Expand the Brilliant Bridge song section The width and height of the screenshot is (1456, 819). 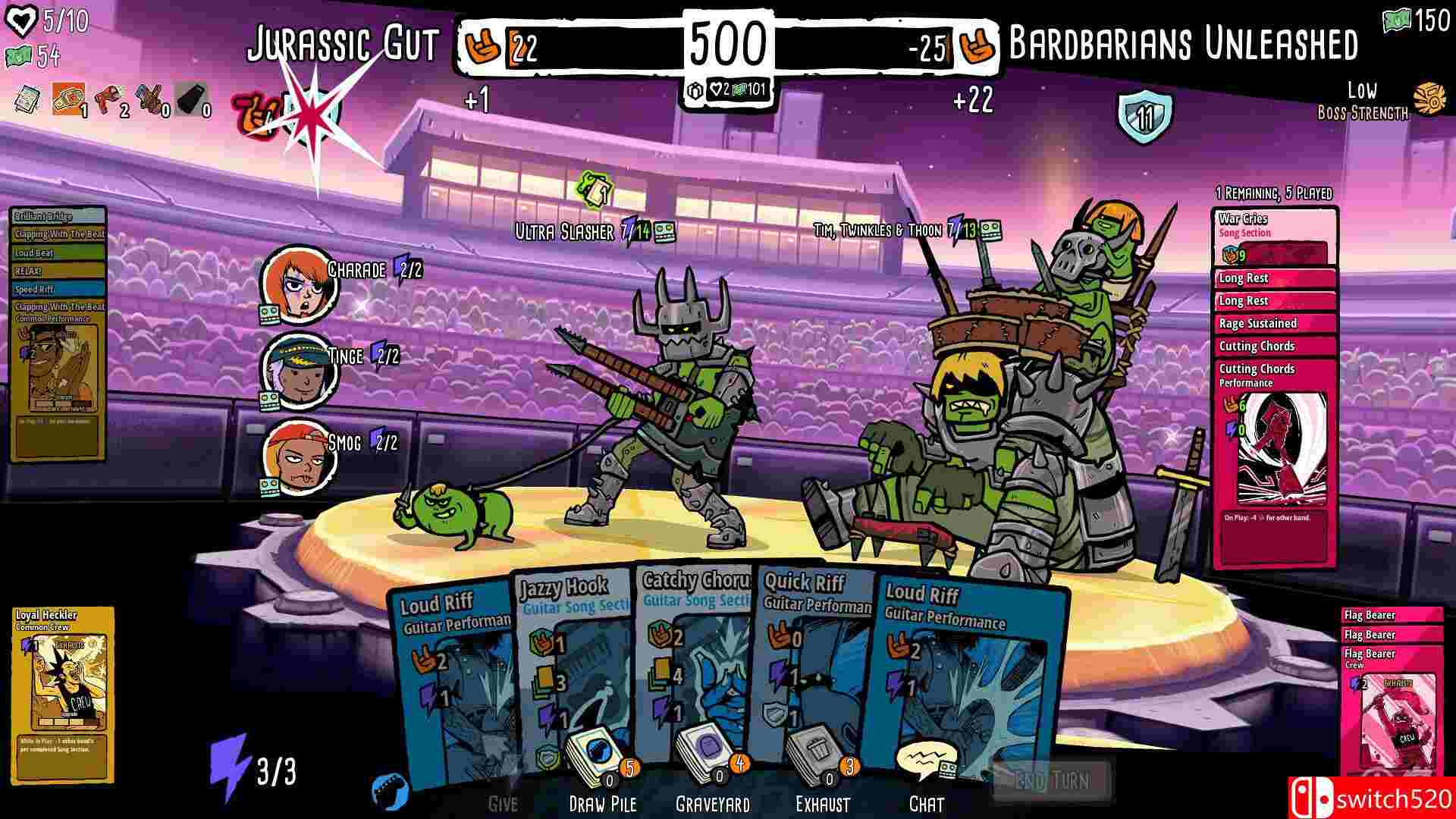(x=55, y=216)
